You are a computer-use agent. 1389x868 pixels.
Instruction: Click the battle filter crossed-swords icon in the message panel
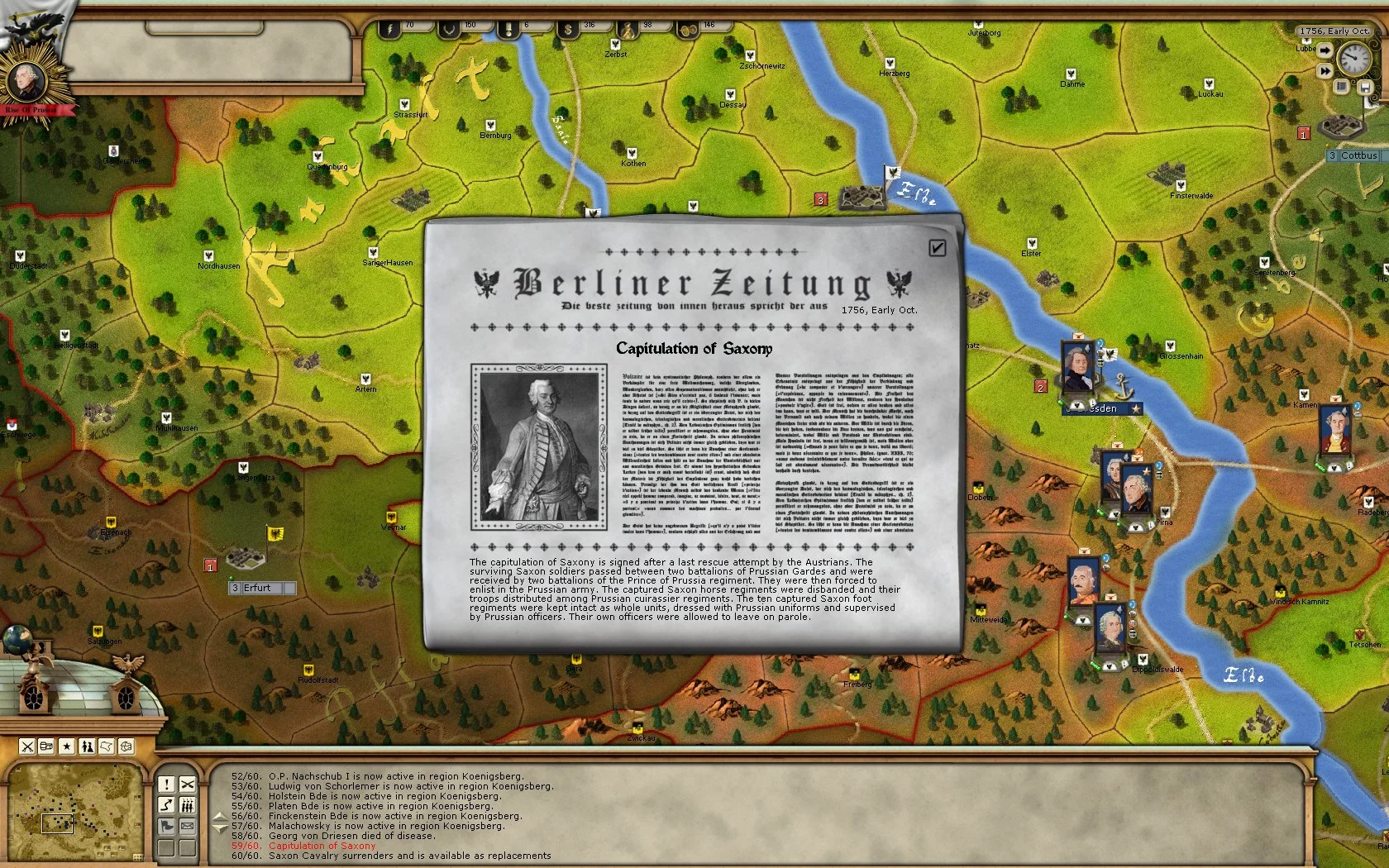point(188,785)
